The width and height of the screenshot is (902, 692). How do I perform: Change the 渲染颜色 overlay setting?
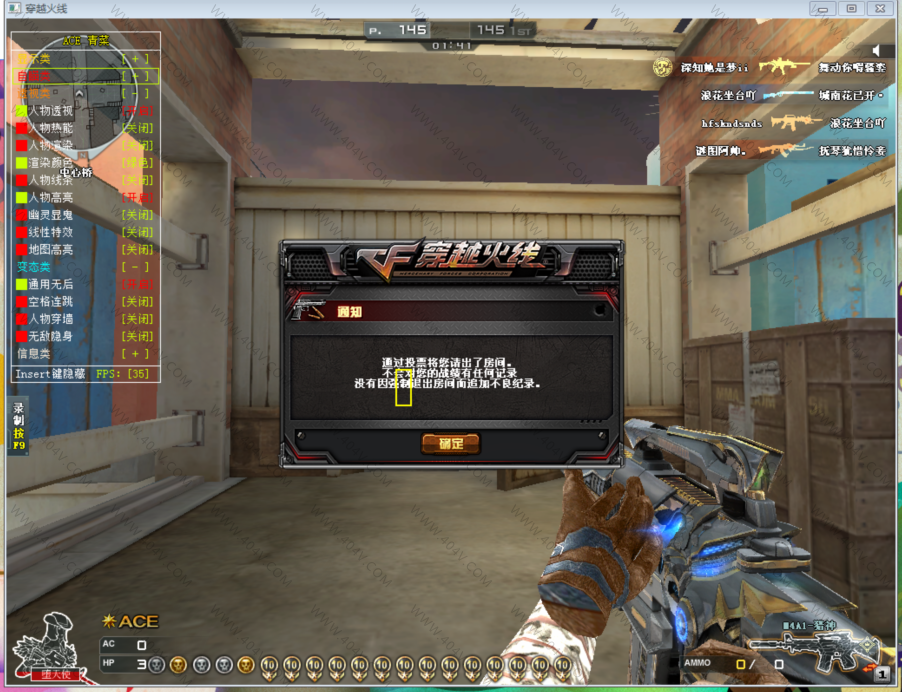136,162
